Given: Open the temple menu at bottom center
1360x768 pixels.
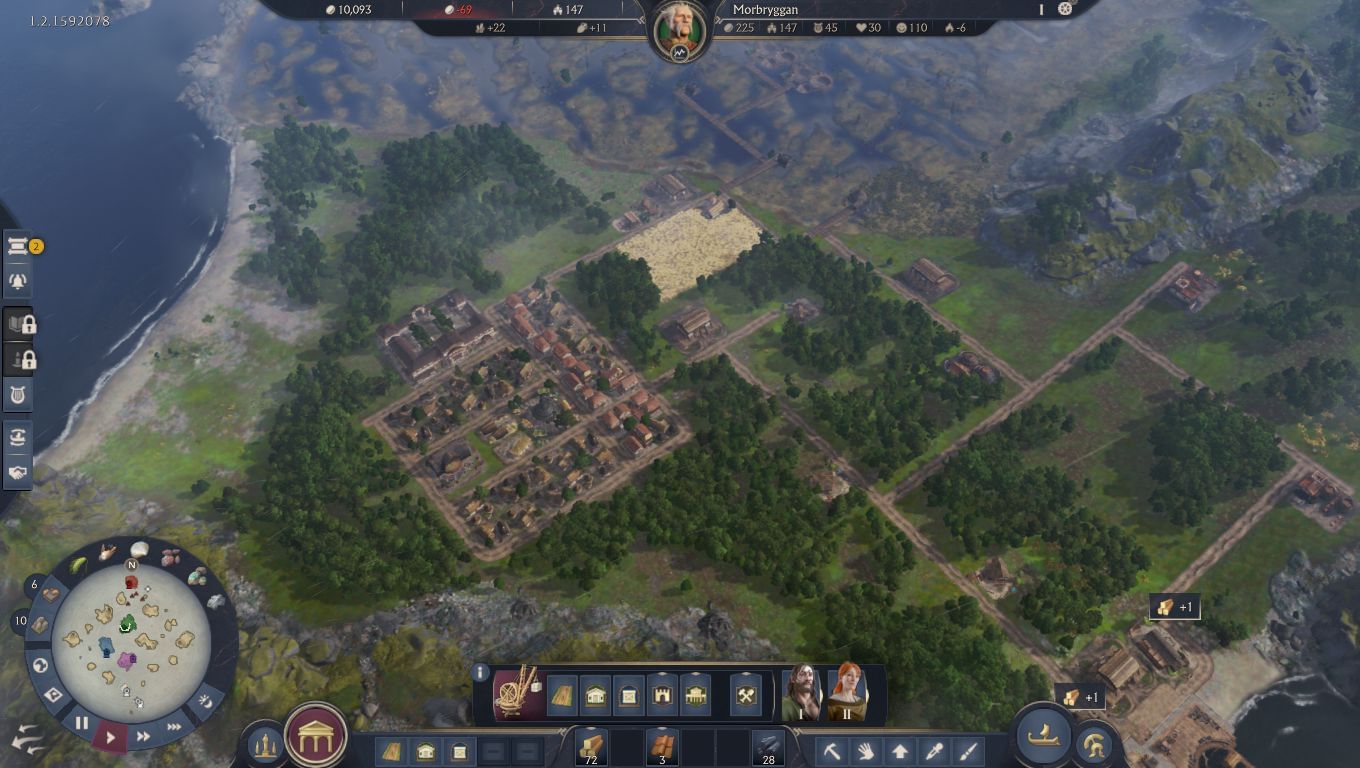Looking at the screenshot, I should pyautogui.click(x=313, y=735).
